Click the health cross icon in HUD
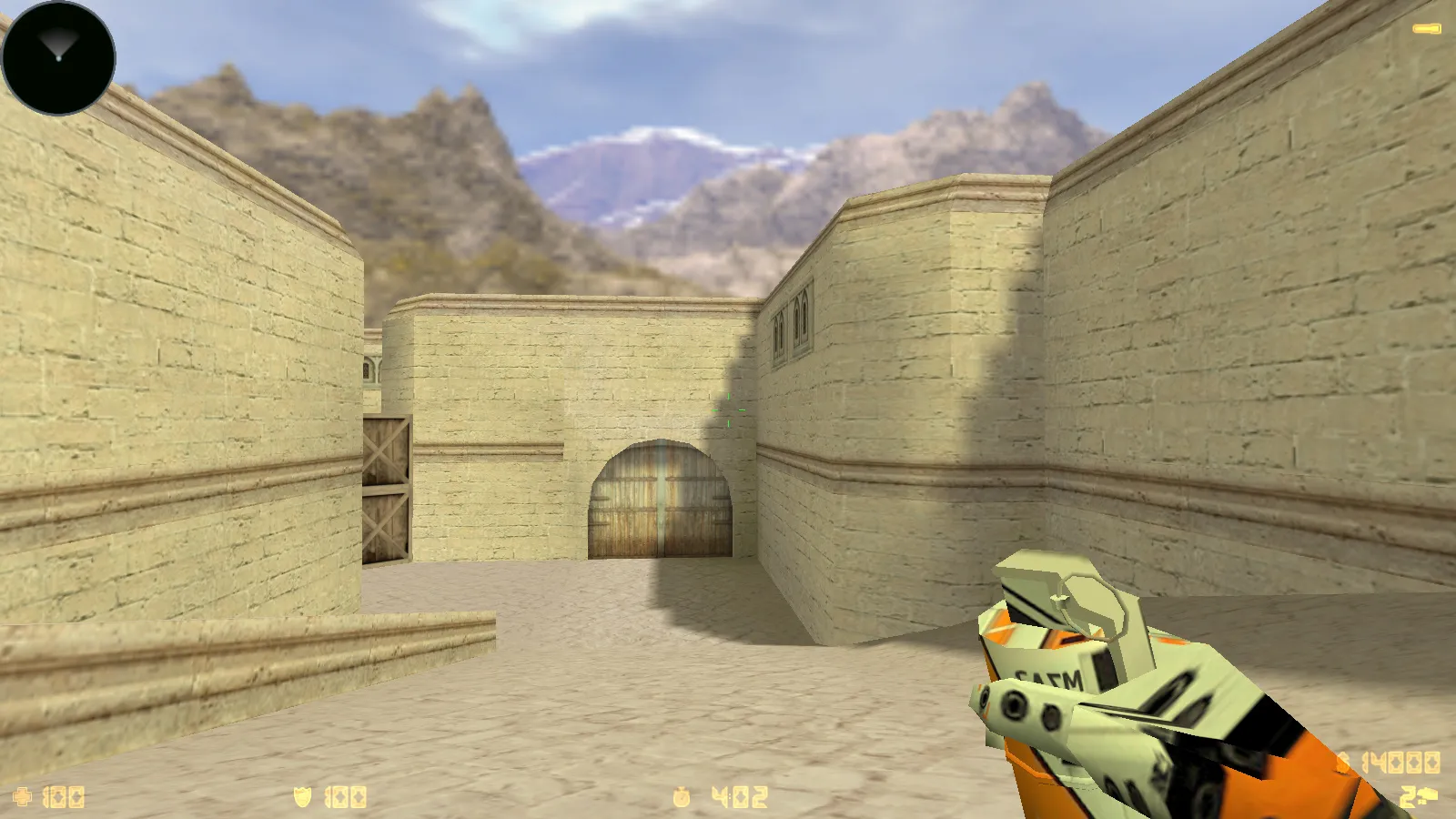The image size is (1456, 819). tap(23, 796)
